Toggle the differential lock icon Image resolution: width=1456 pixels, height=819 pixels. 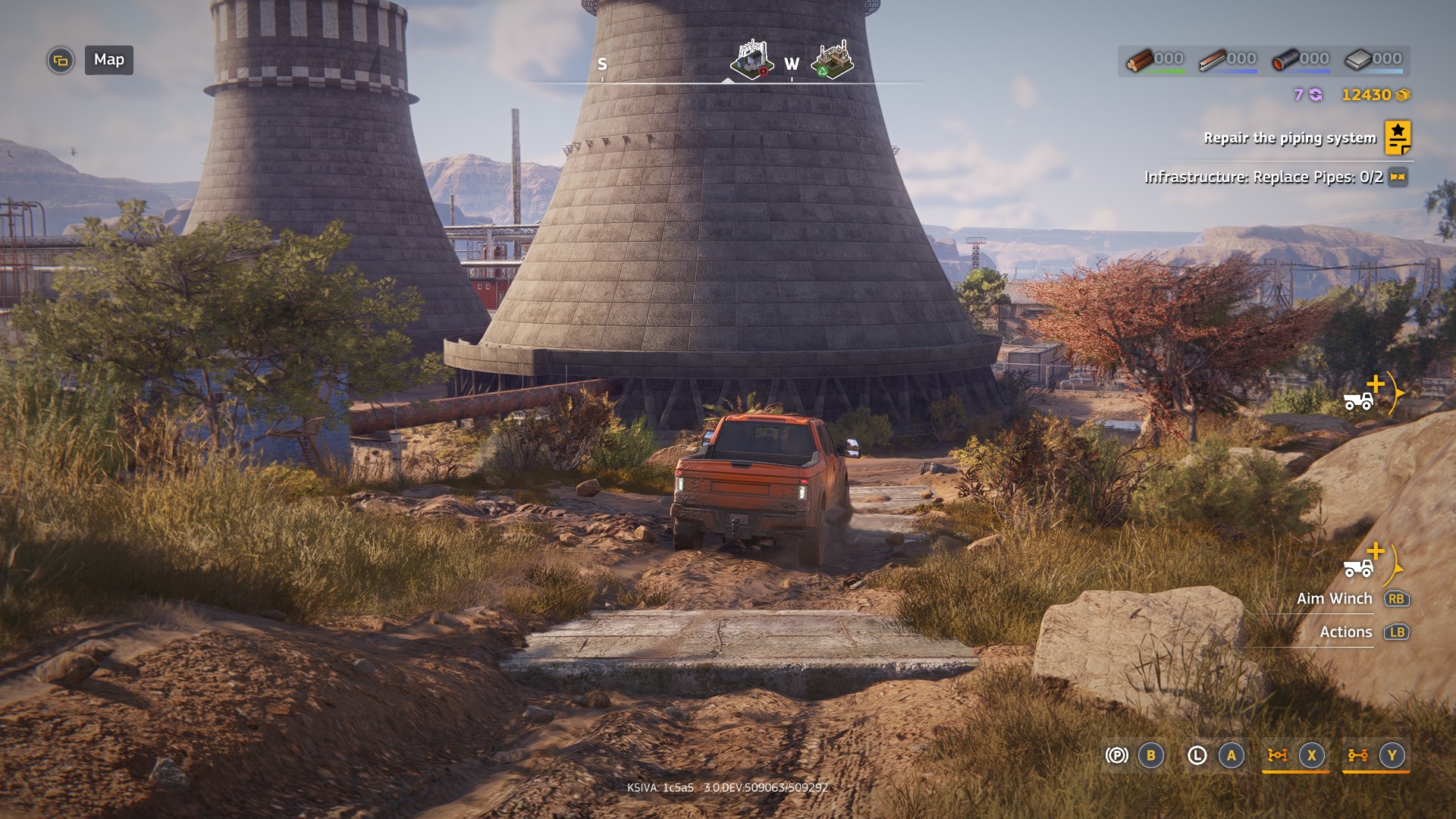pos(1278,755)
